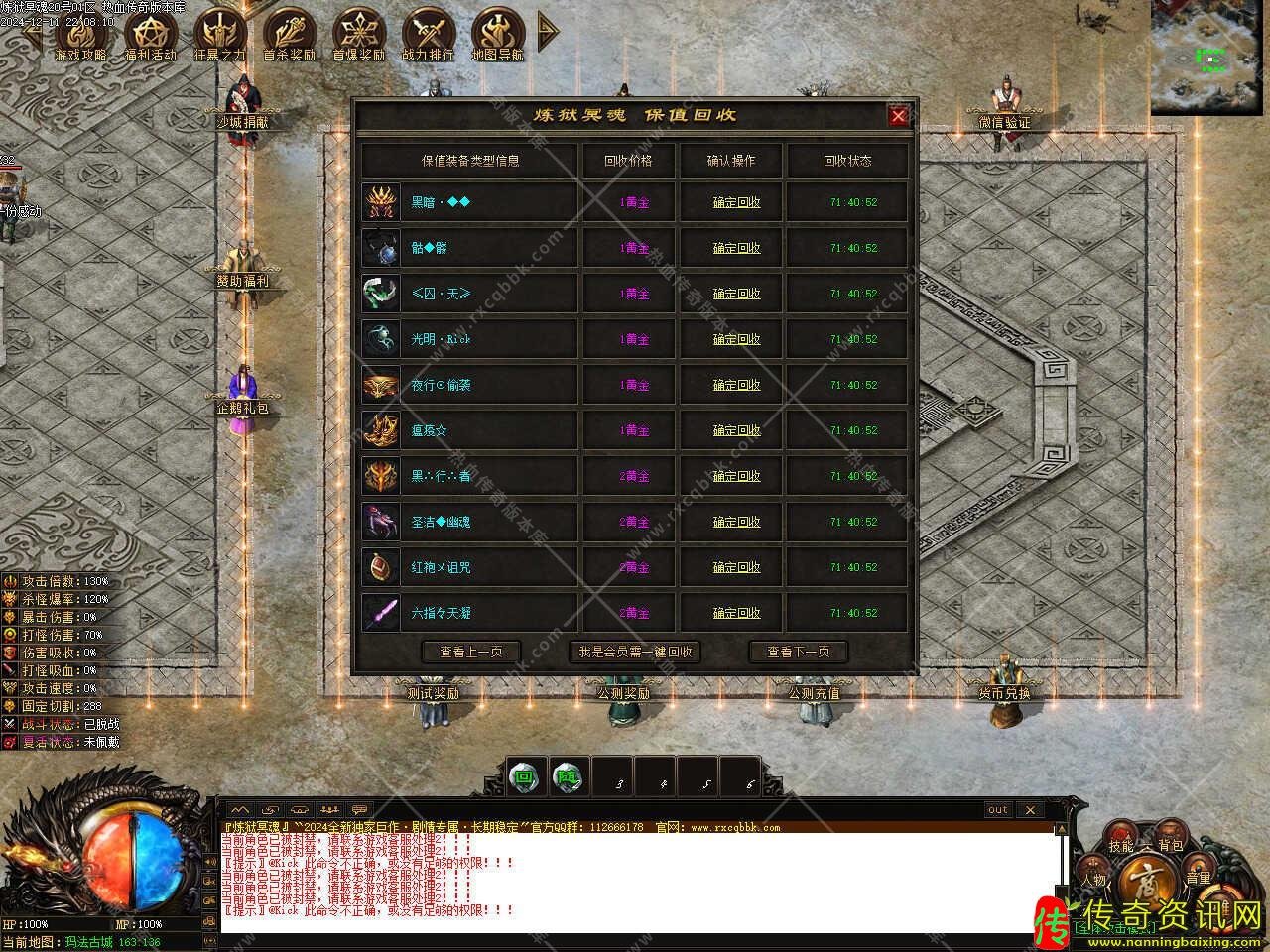
Task: Use the green 回 hotbar slot
Action: pyautogui.click(x=523, y=777)
